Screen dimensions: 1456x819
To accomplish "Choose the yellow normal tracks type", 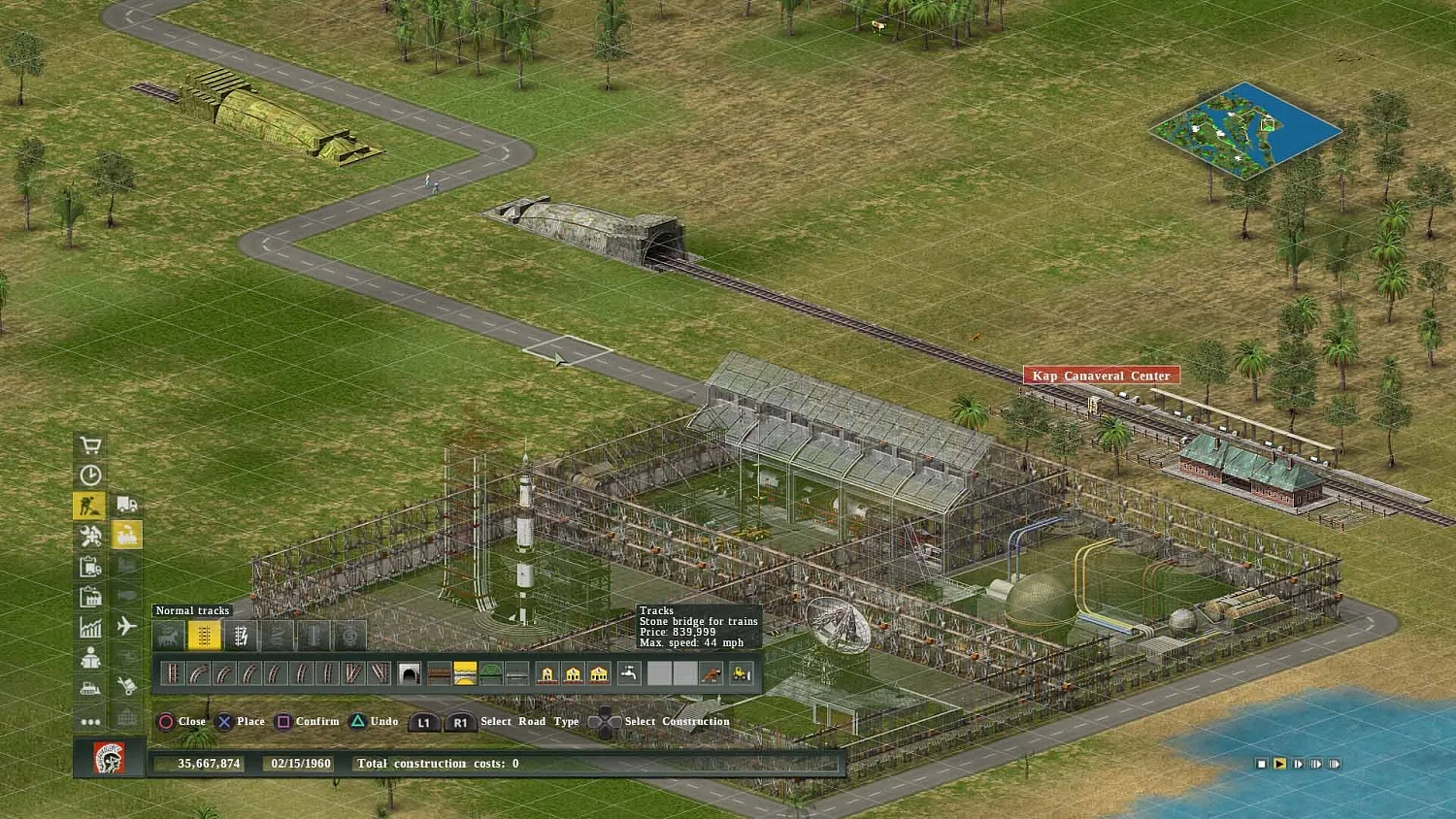I will coord(204,637).
